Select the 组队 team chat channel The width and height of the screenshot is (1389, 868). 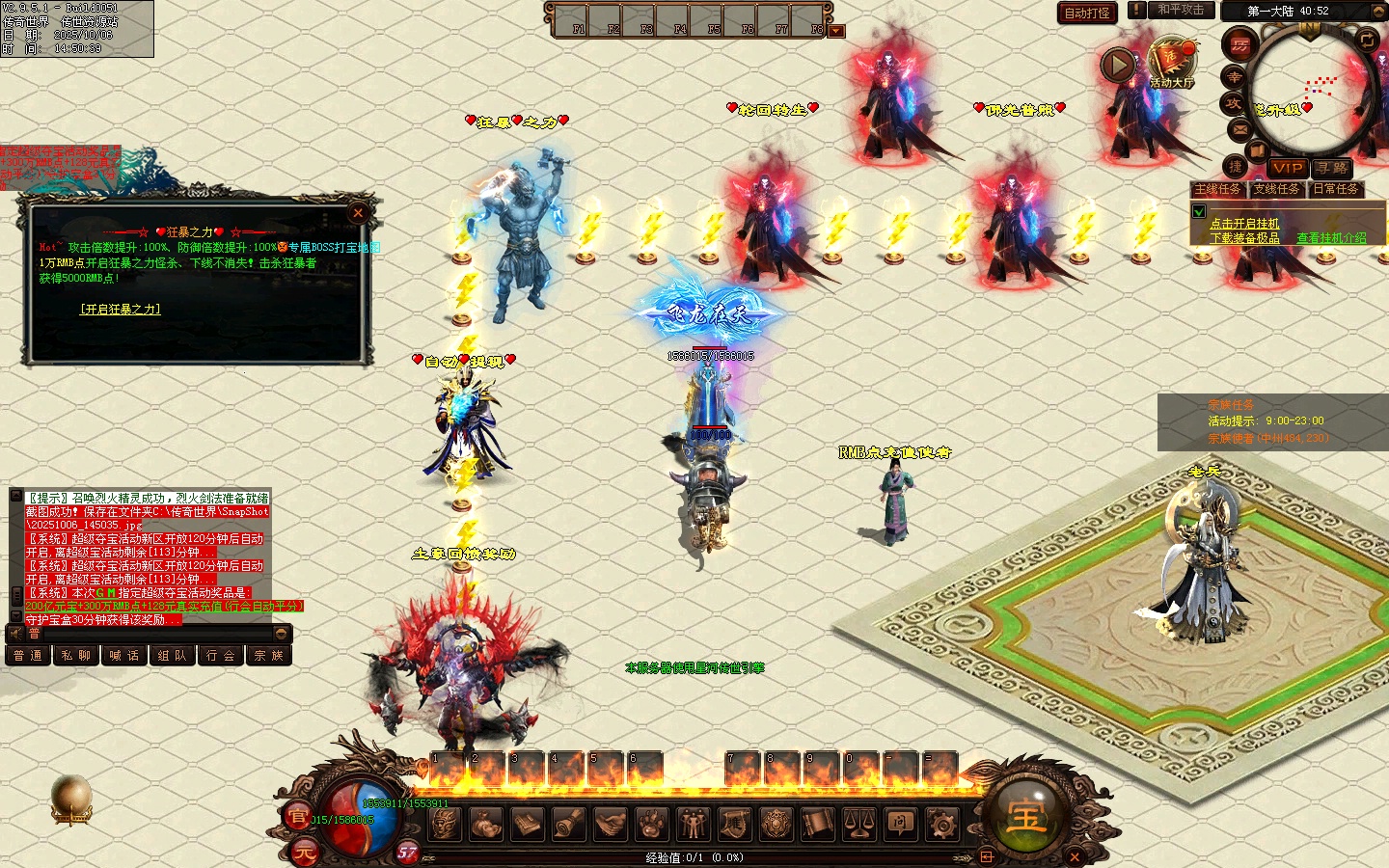pyautogui.click(x=172, y=656)
